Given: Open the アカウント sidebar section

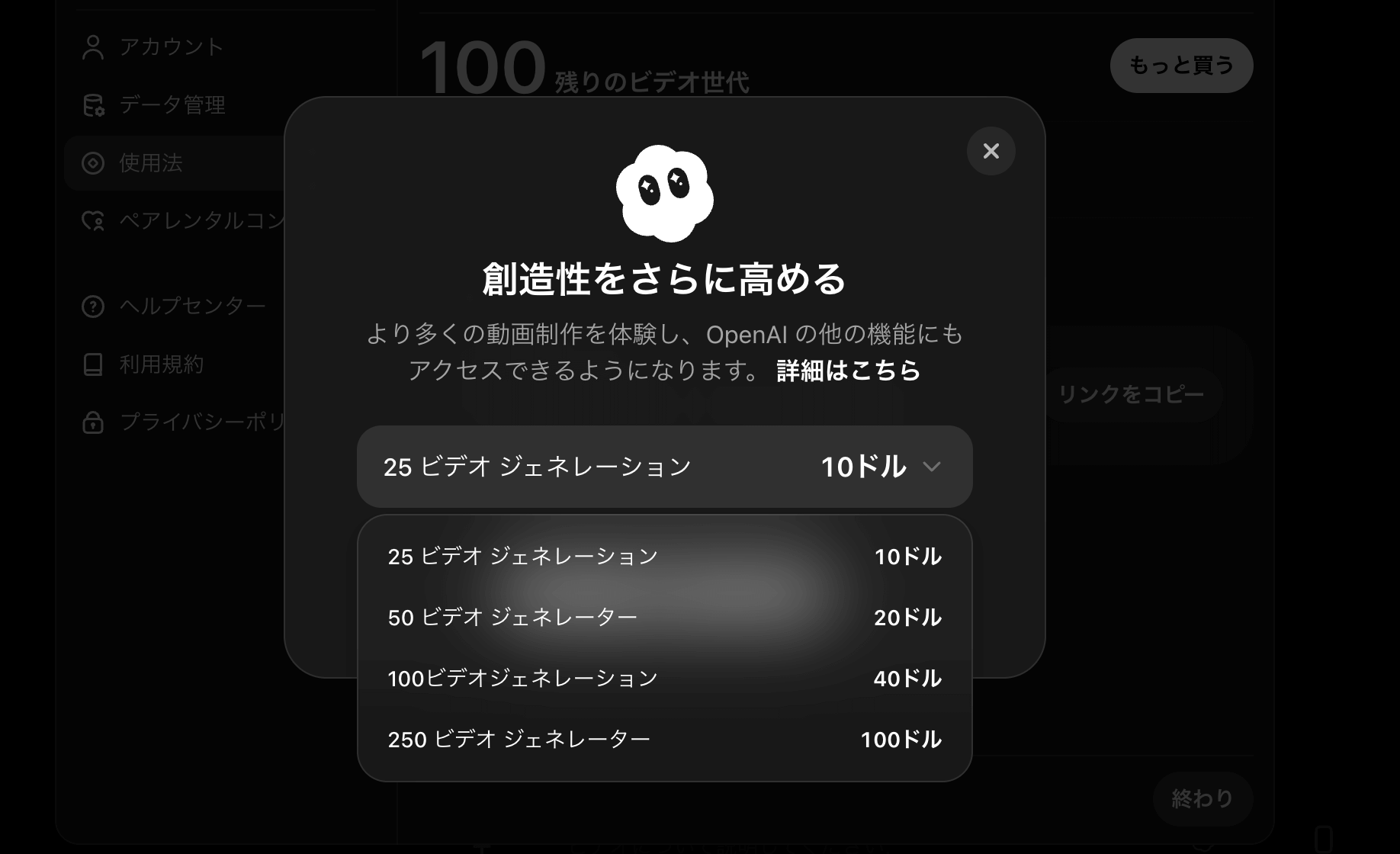Looking at the screenshot, I should [169, 47].
